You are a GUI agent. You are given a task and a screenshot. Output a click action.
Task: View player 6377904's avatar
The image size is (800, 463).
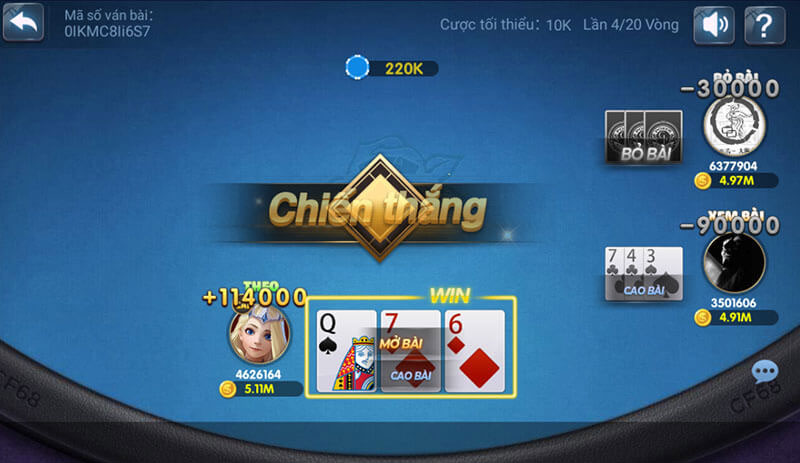pyautogui.click(x=734, y=126)
